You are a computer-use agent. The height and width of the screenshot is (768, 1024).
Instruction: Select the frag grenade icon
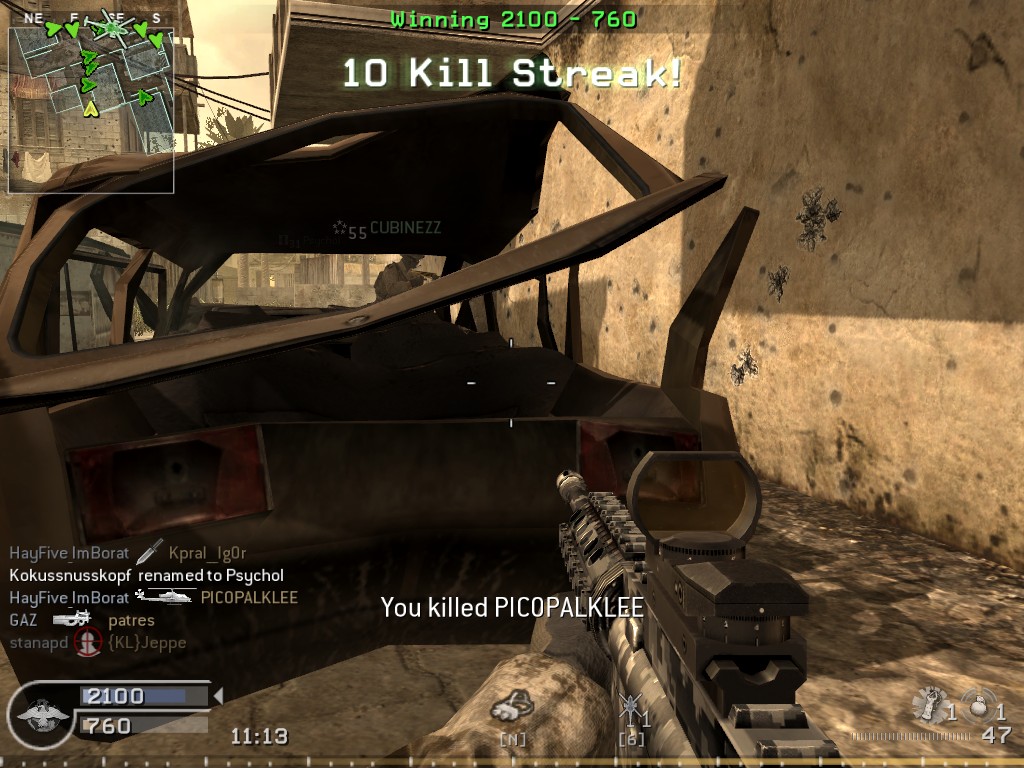(x=977, y=704)
